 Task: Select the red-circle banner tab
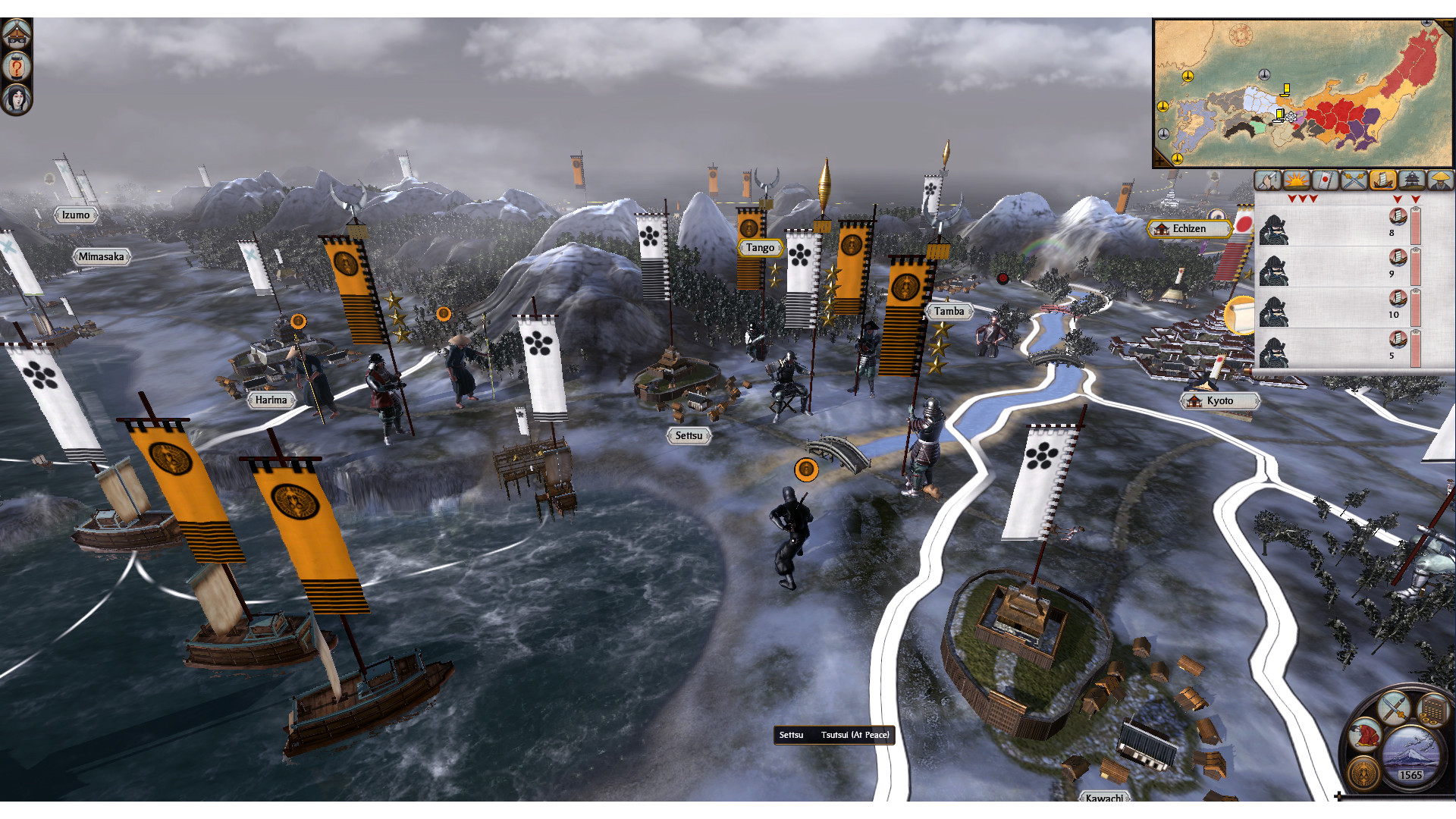tap(1325, 180)
